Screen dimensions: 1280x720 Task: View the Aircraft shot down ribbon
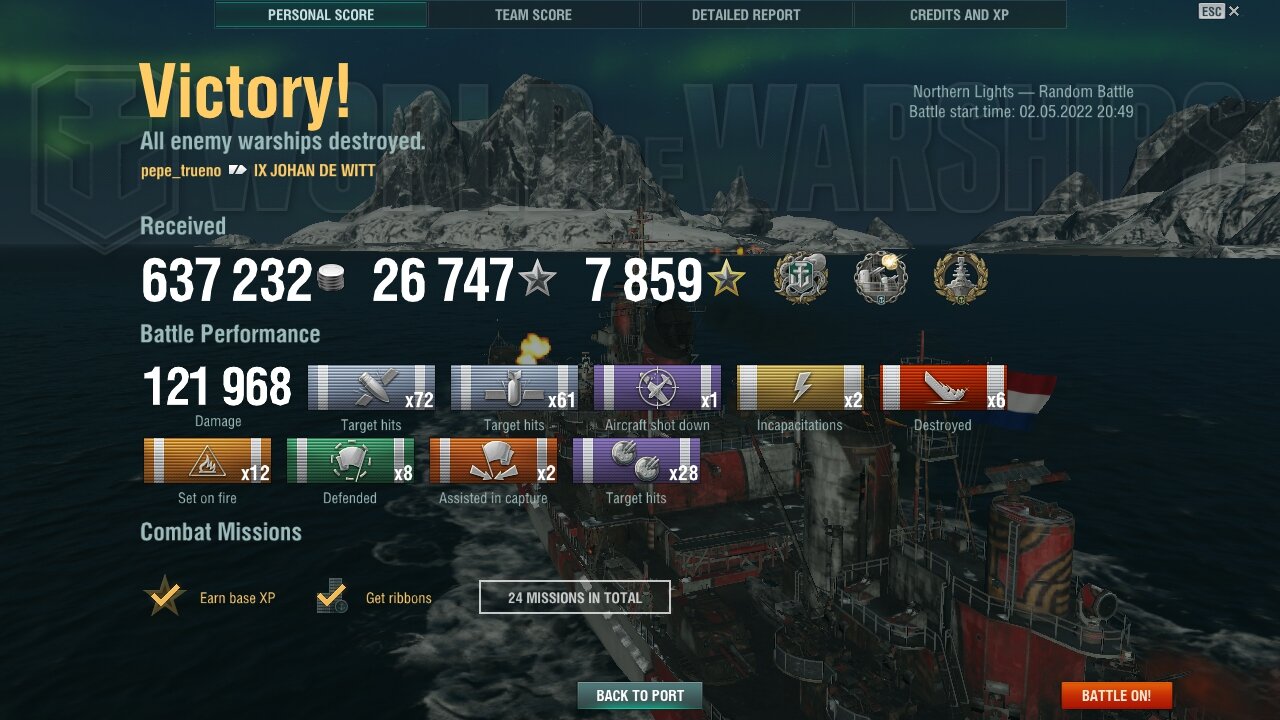pos(657,388)
